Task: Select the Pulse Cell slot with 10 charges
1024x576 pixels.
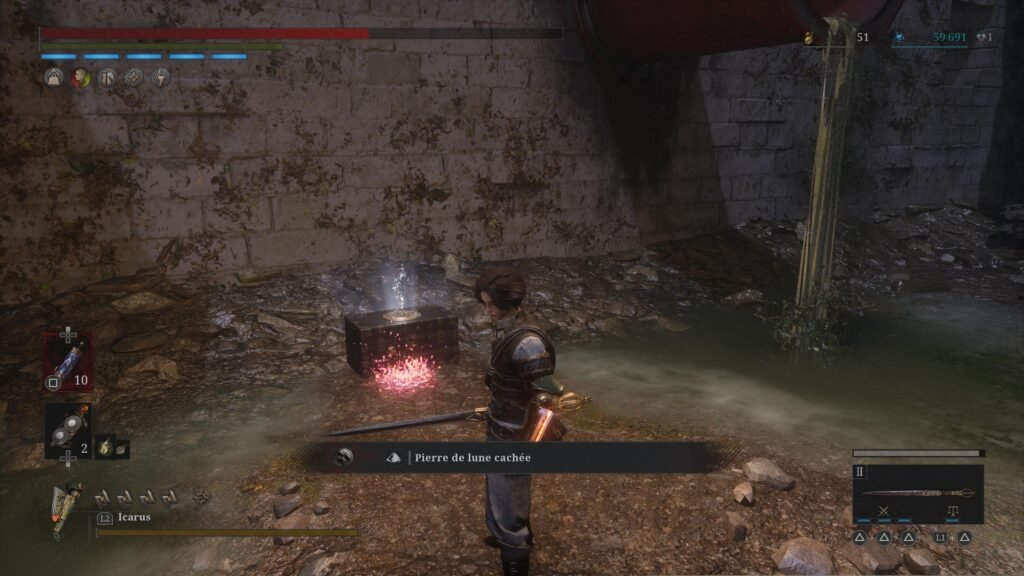Action: click(x=67, y=362)
